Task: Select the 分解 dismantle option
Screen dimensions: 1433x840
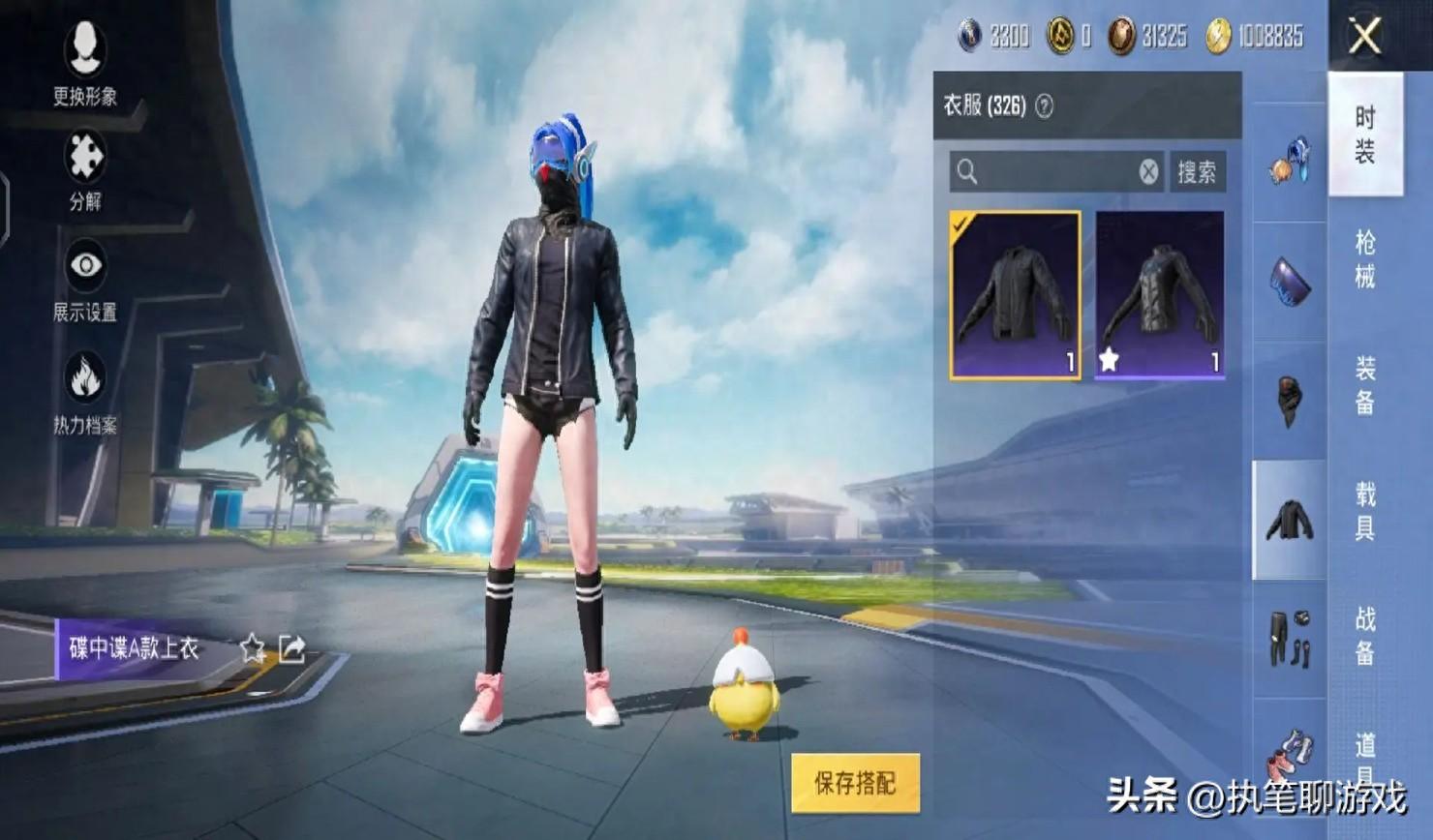Action: tap(85, 169)
